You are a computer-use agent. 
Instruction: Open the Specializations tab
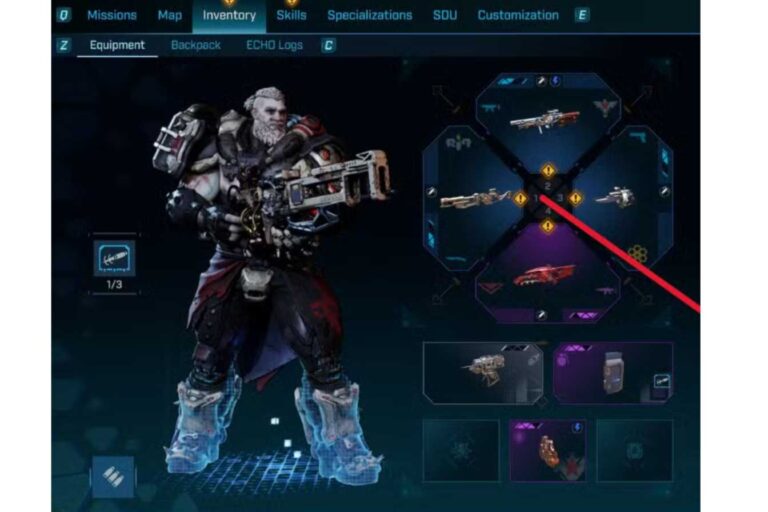click(x=369, y=15)
